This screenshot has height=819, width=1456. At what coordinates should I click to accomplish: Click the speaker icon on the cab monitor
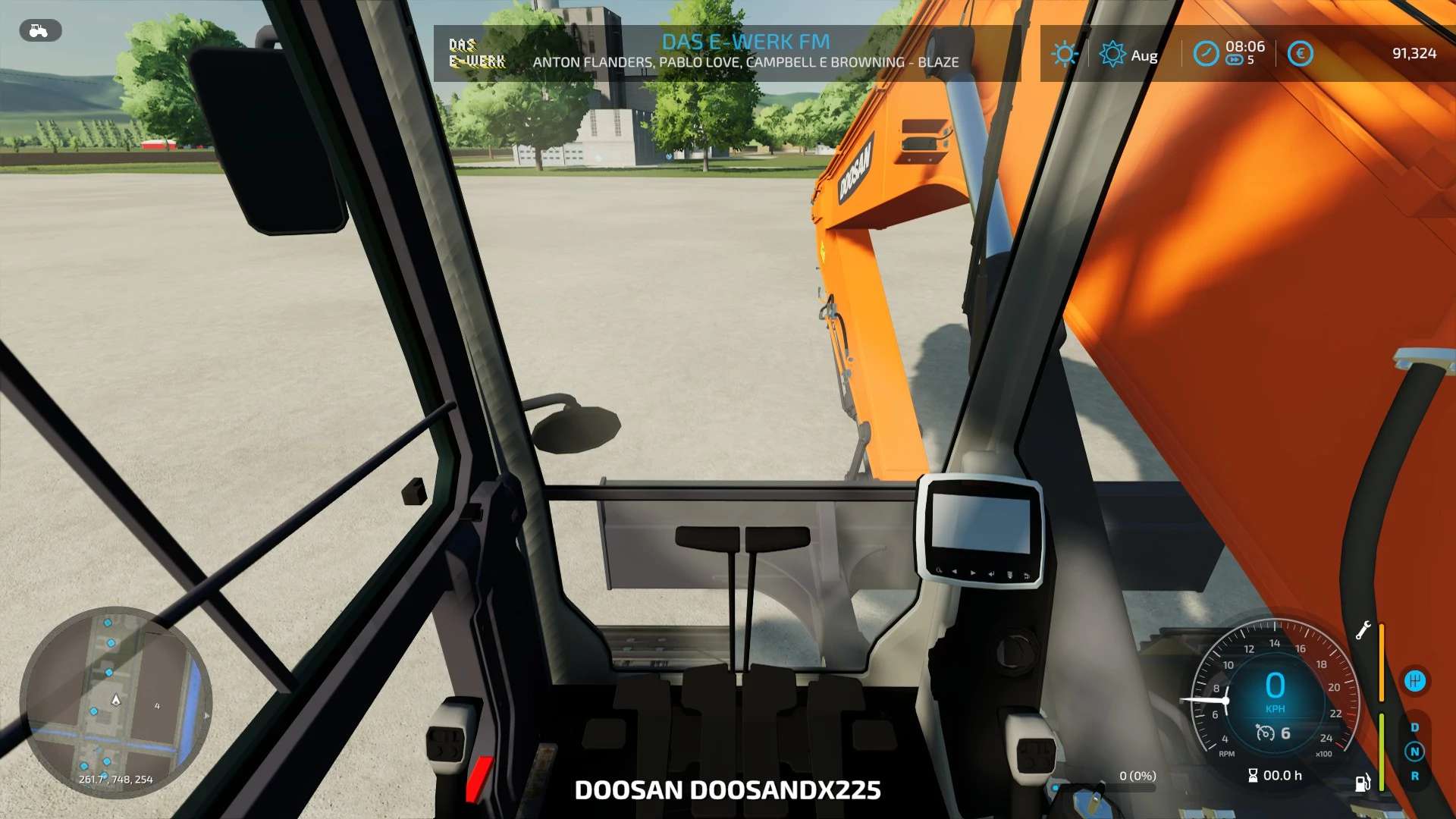[x=991, y=574]
